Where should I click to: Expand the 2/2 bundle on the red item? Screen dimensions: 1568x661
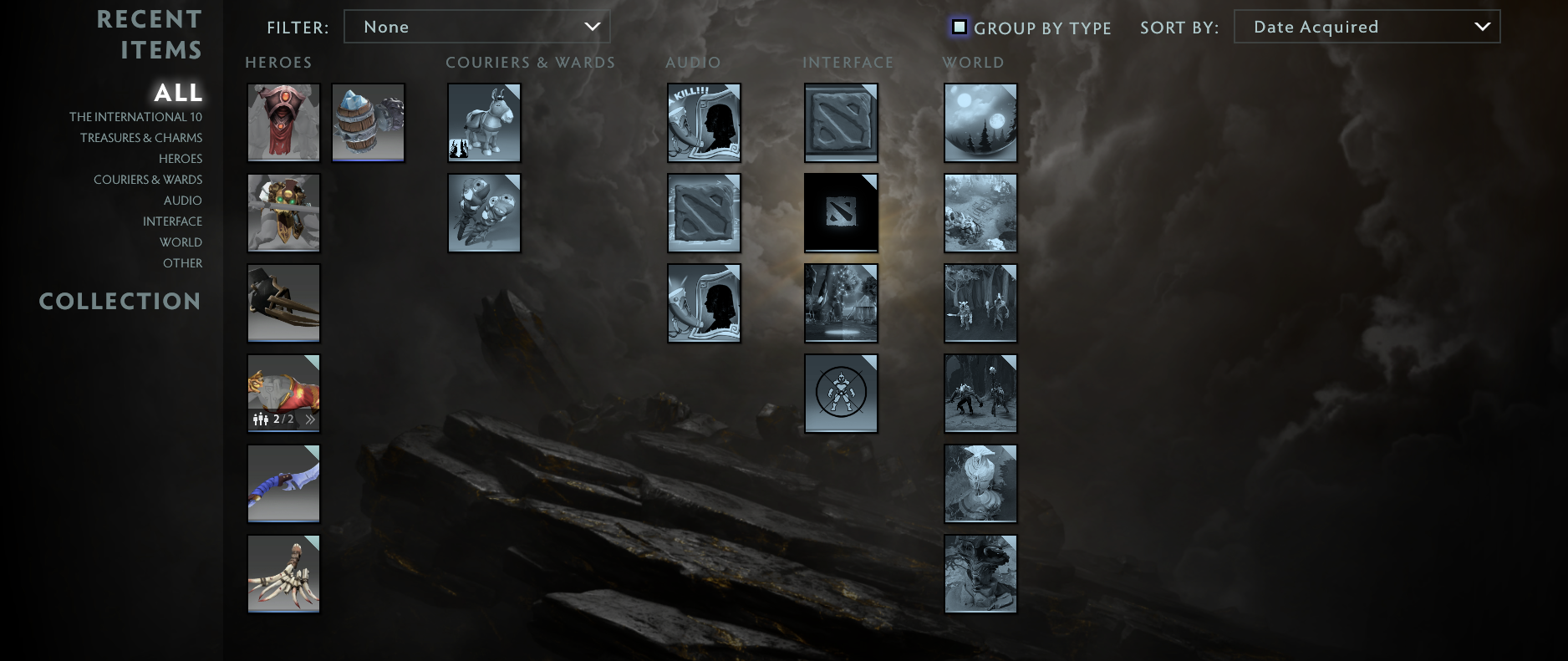[x=310, y=419]
